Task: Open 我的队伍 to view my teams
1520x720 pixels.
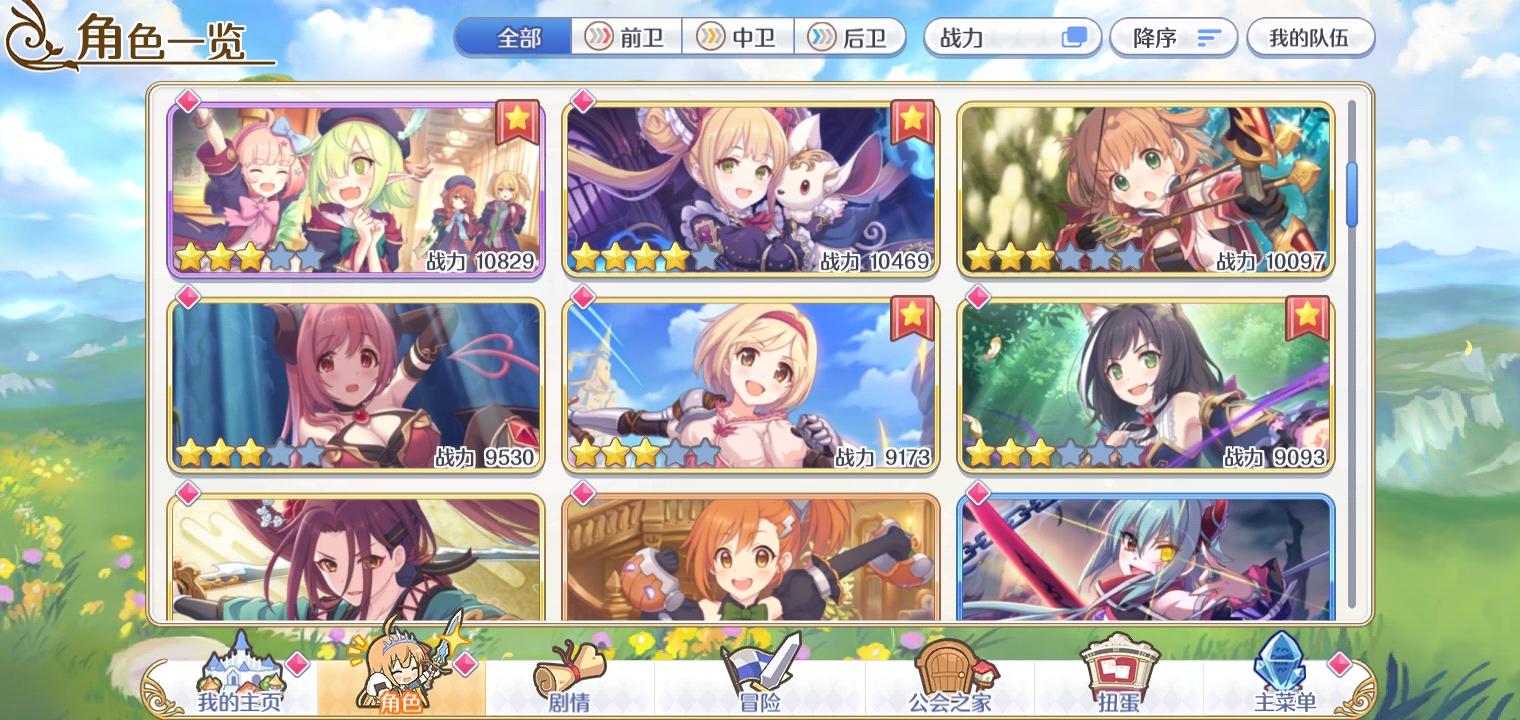Action: pos(1310,37)
